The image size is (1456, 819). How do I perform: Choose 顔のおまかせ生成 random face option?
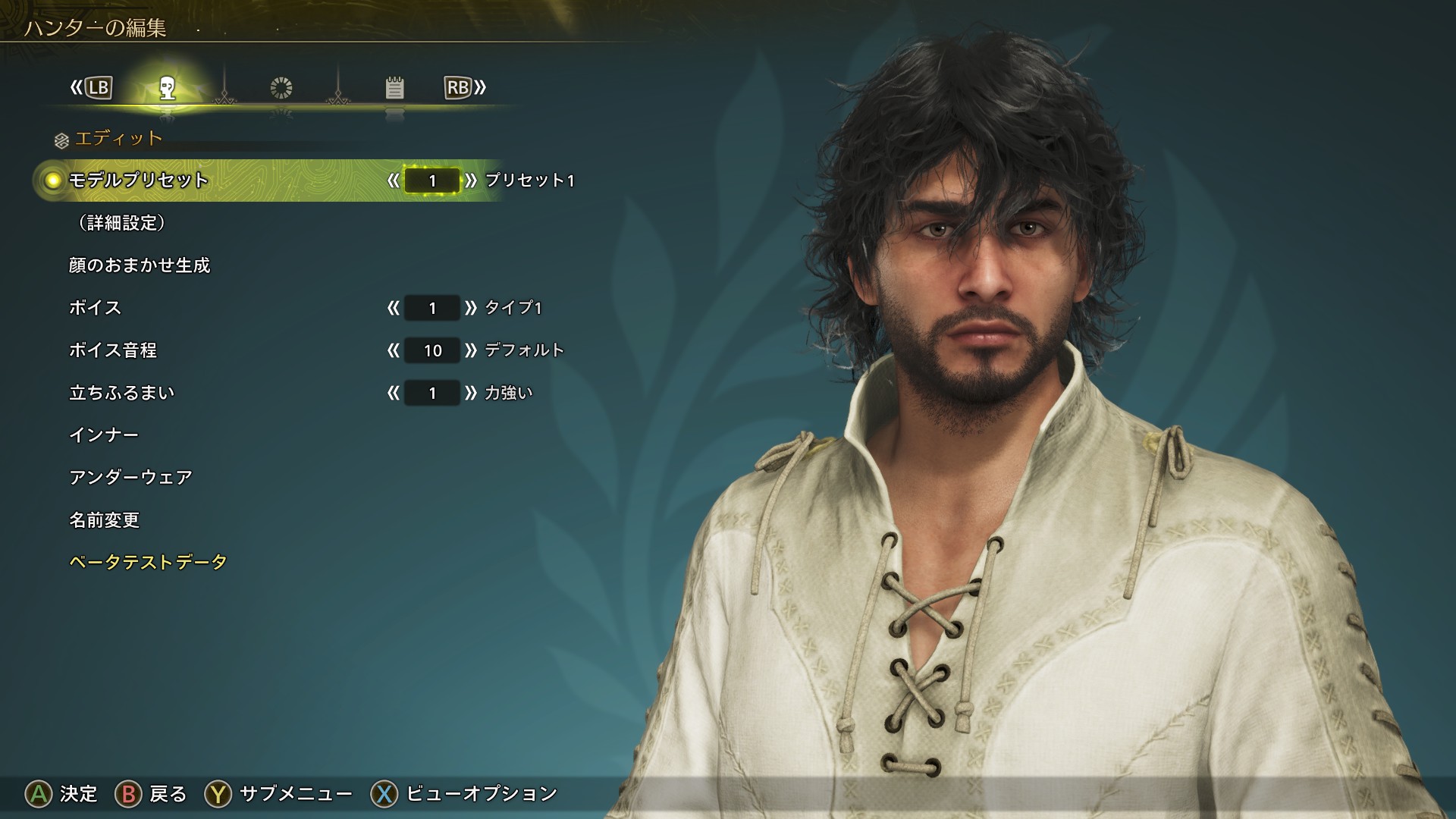140,265
